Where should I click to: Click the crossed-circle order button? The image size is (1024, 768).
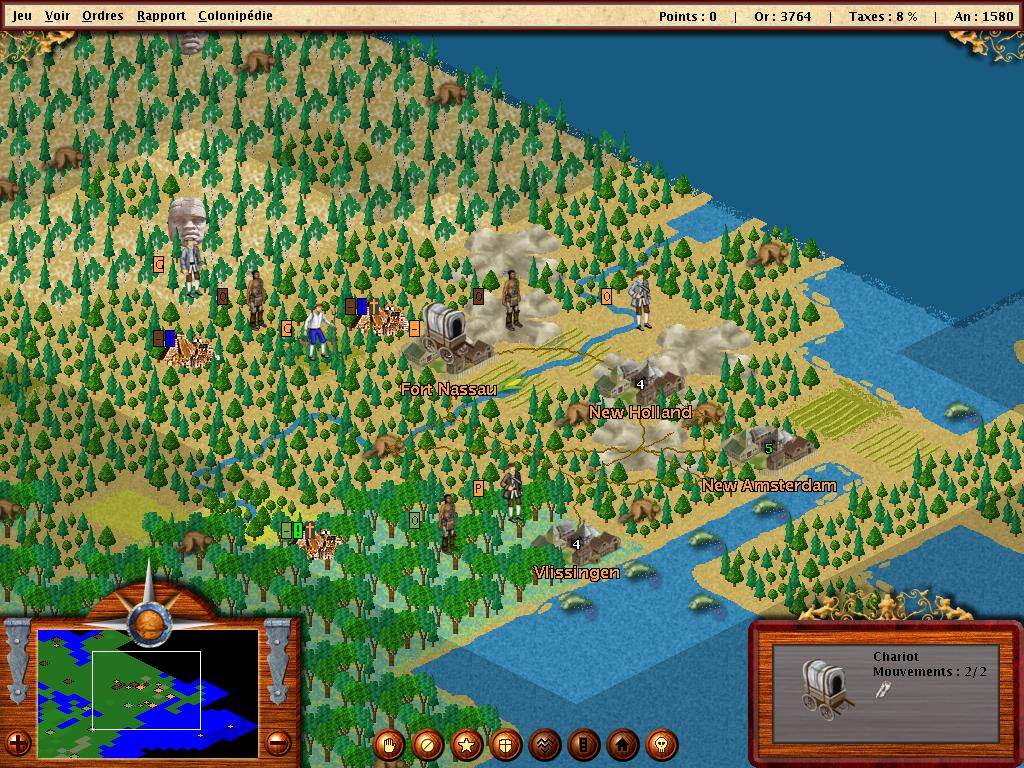click(428, 744)
